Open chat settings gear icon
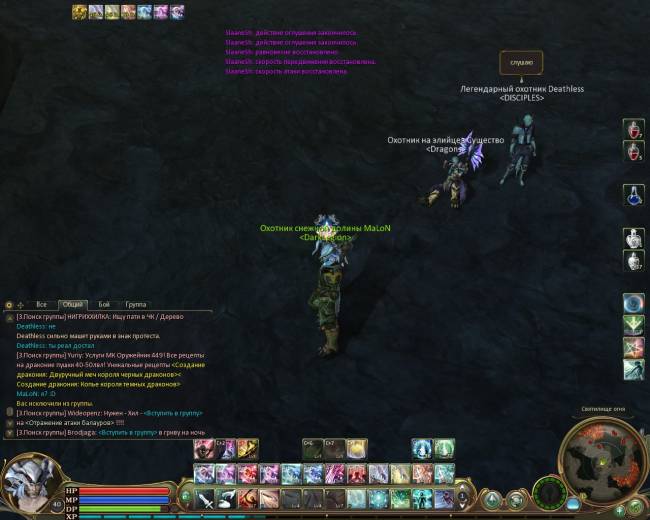650x520 pixels. click(9, 304)
